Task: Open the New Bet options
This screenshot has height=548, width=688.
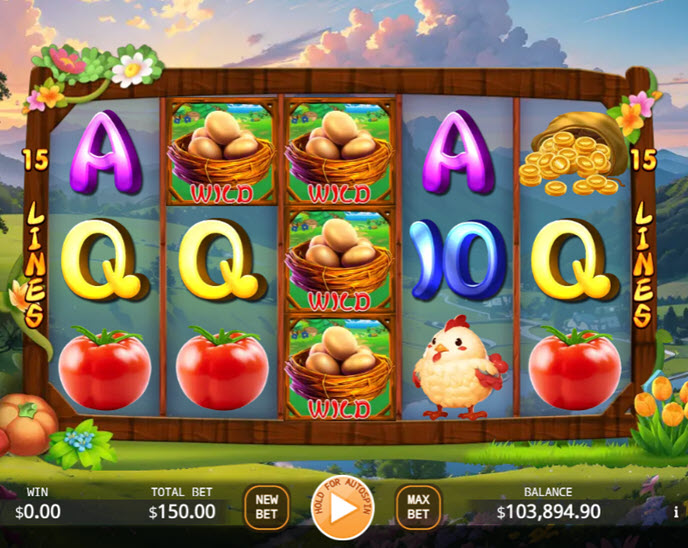Action: pyautogui.click(x=266, y=507)
